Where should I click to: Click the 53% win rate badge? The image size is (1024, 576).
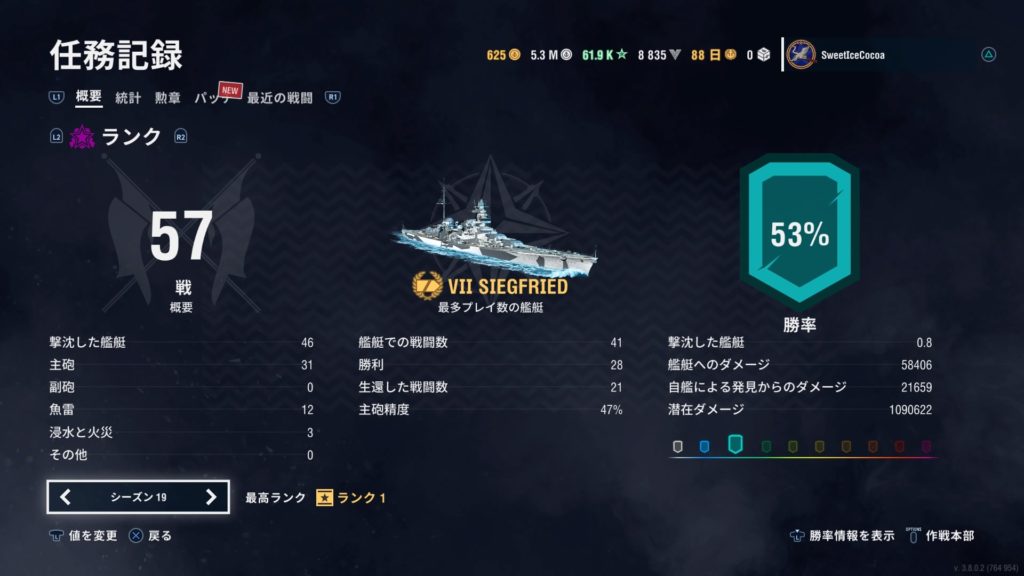pyautogui.click(x=799, y=235)
